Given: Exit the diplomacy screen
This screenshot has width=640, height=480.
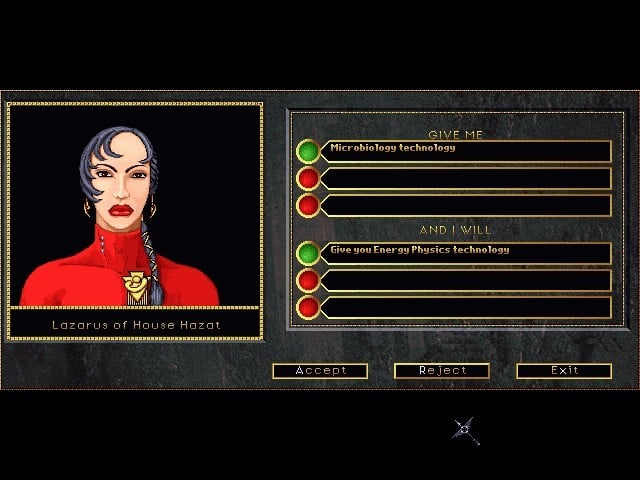Looking at the screenshot, I should coord(564,371).
